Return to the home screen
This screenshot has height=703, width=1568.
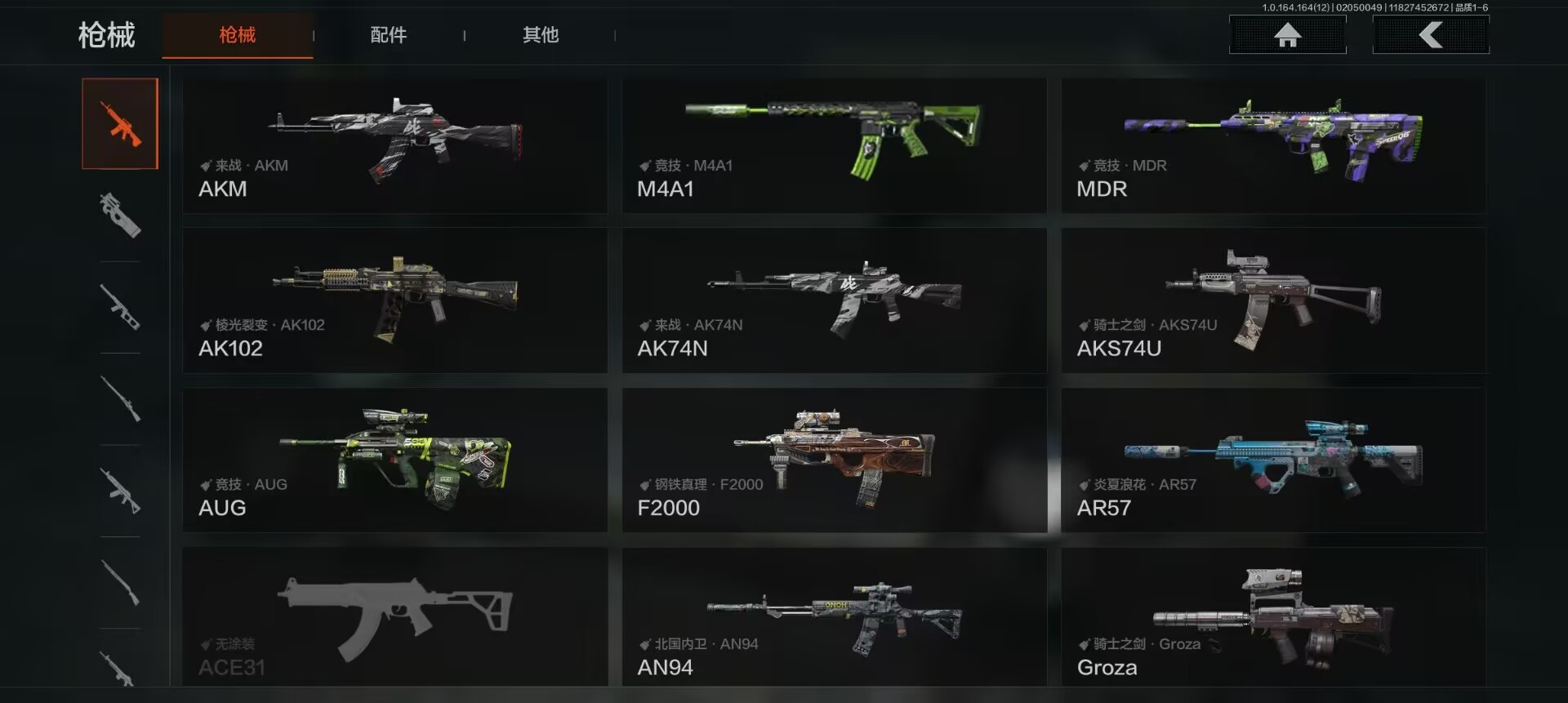(x=1287, y=35)
